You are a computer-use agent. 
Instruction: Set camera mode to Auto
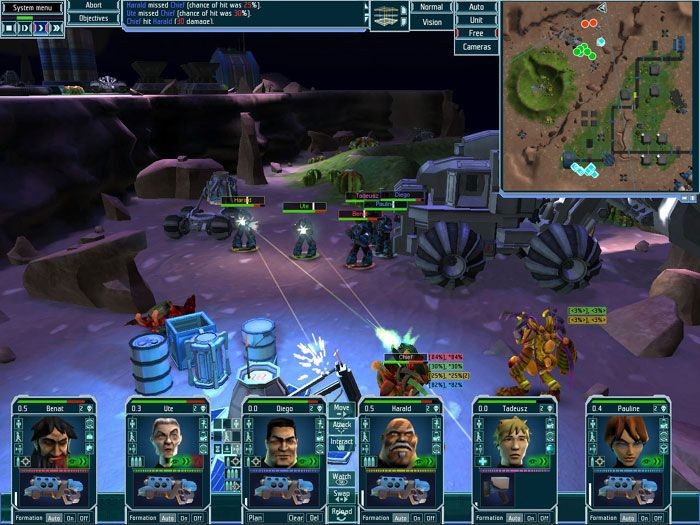click(476, 7)
